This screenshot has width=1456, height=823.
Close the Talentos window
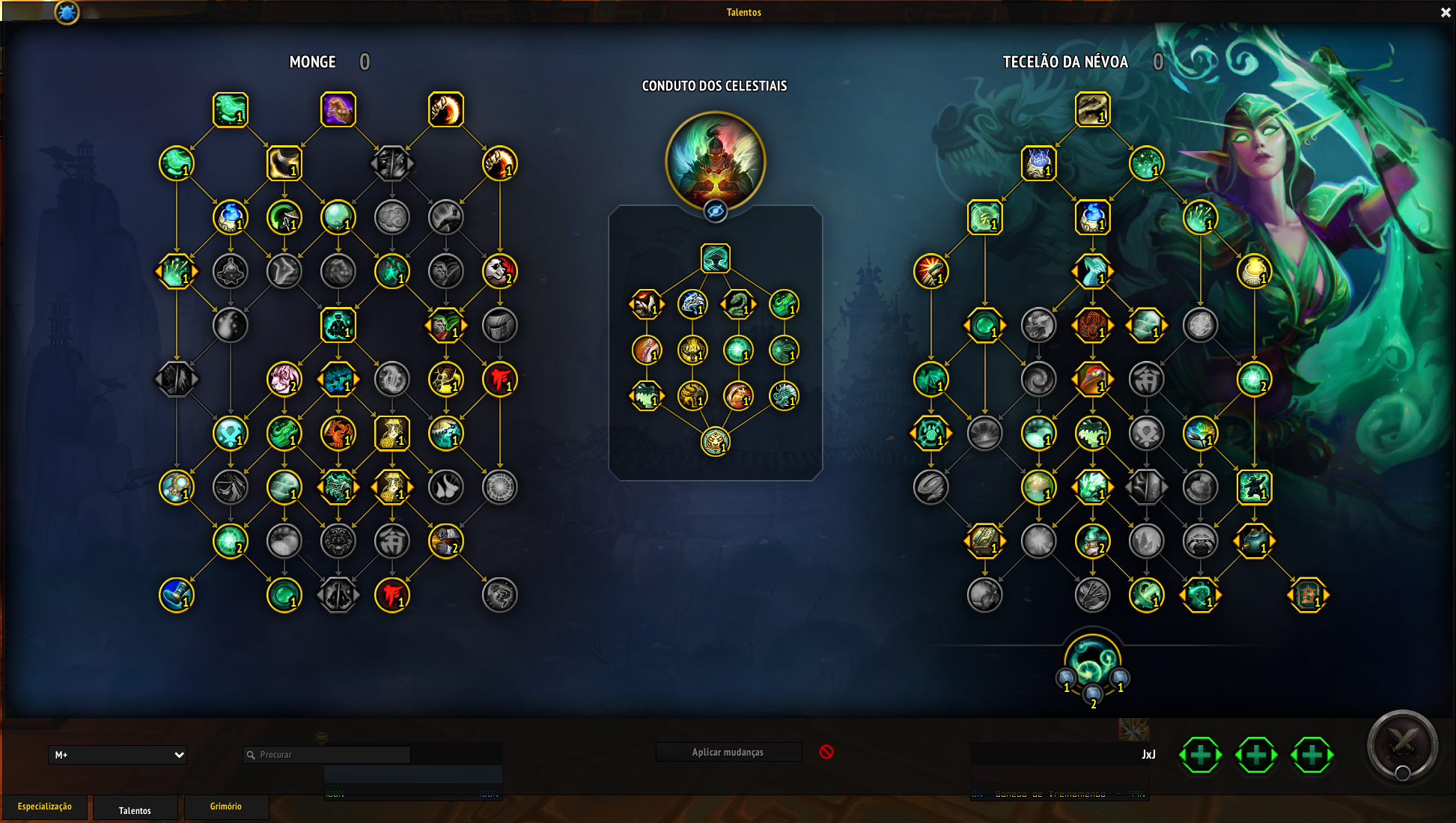1446,13
